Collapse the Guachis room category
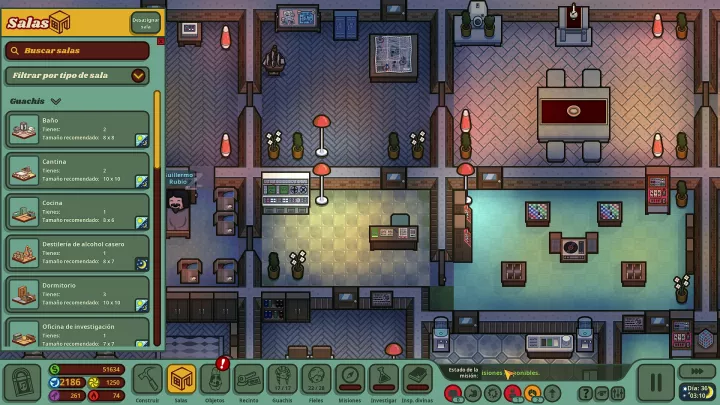The image size is (720, 405). pos(56,101)
